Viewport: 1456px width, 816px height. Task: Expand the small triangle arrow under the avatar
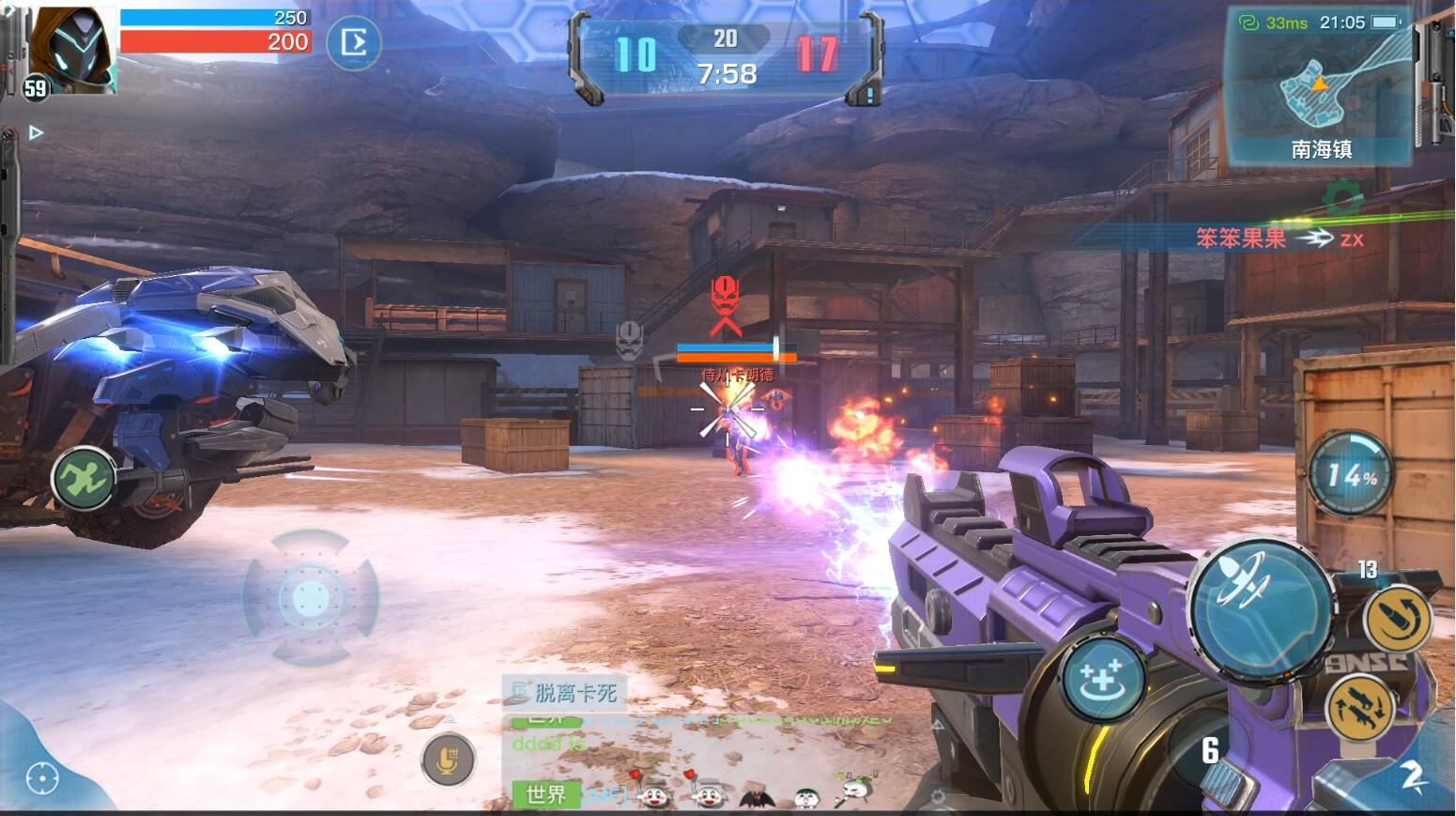(36, 133)
